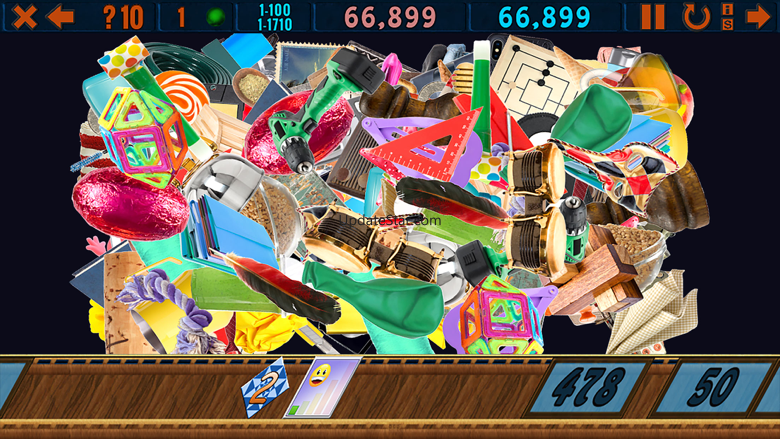This screenshot has width=780, height=439.
Task: Click the green dot indicator in the top bar
Action: point(214,17)
